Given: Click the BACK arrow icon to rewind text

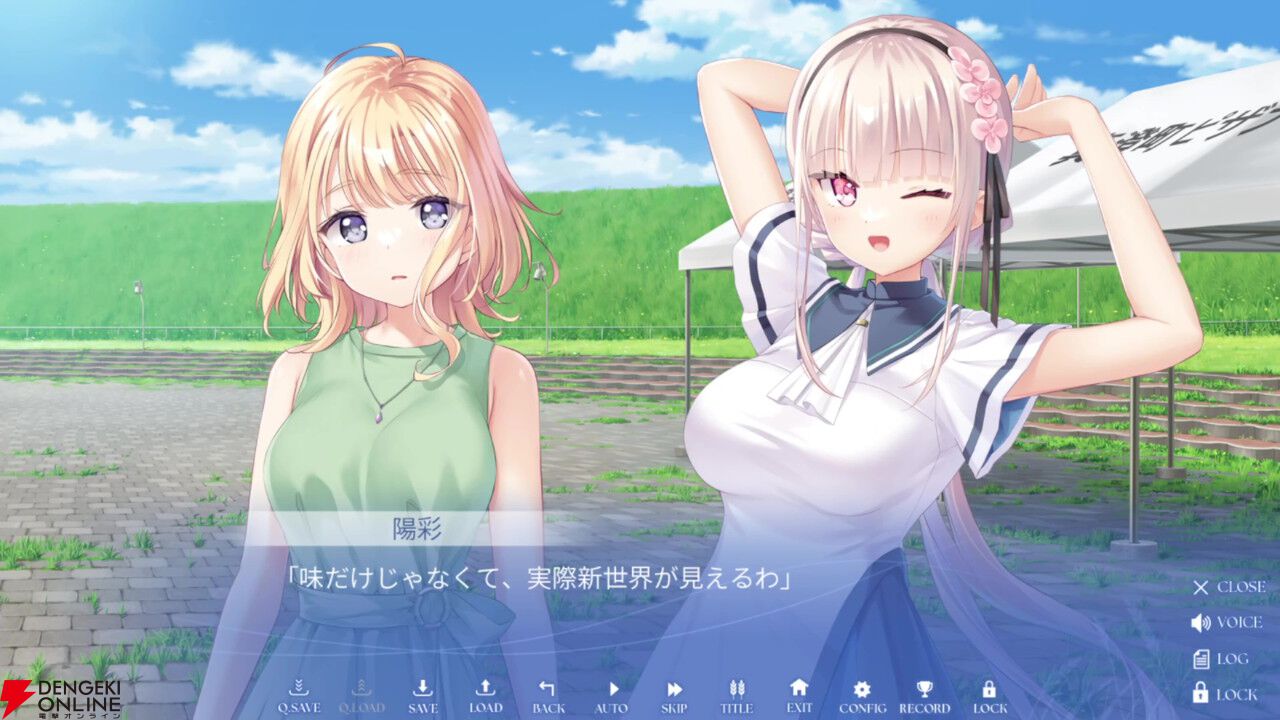Looking at the screenshot, I should (546, 688).
